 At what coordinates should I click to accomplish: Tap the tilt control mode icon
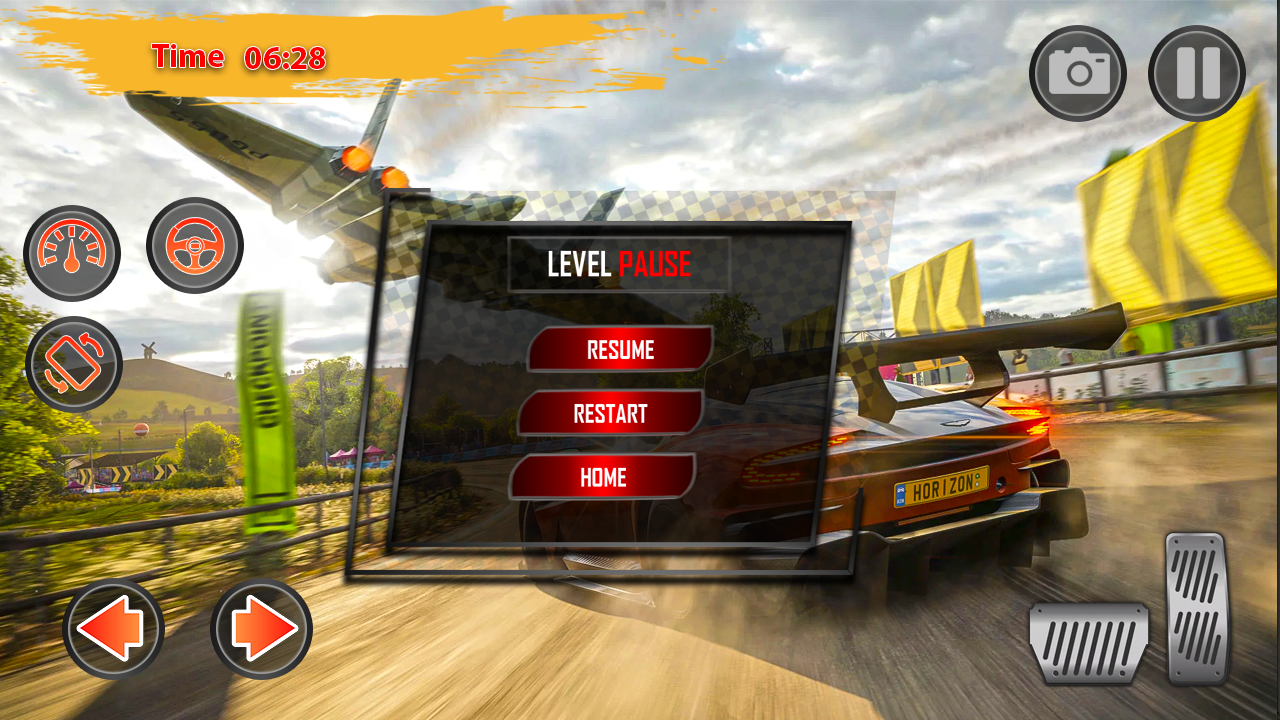pos(74,364)
